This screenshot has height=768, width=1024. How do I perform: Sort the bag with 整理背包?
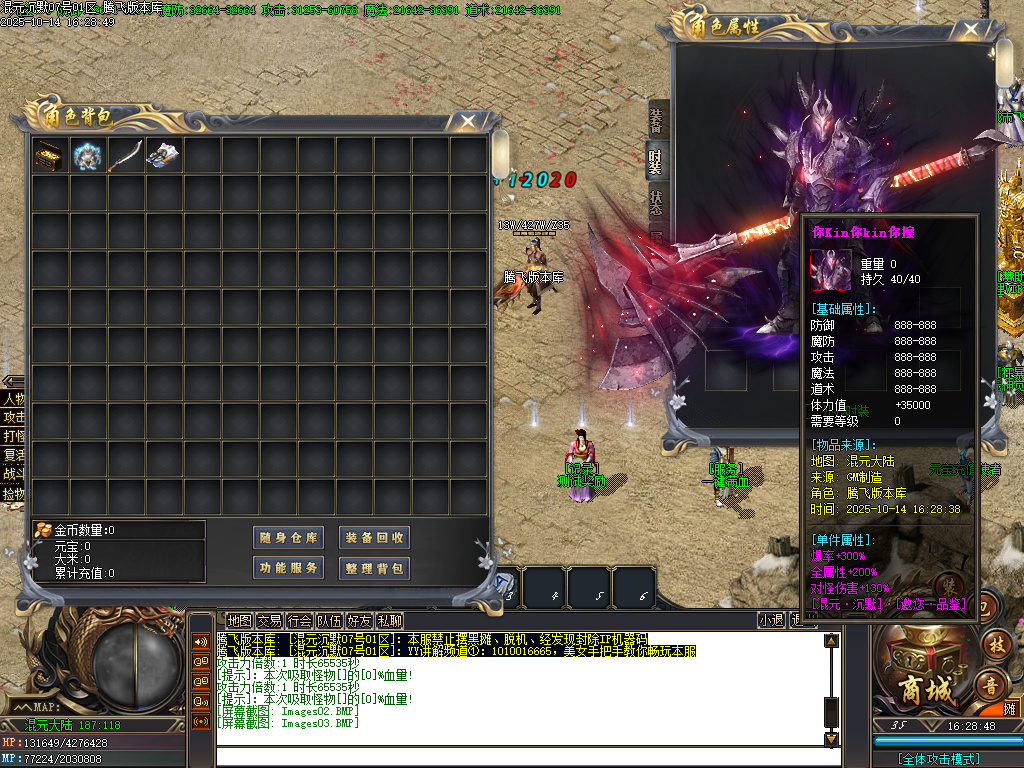click(375, 568)
